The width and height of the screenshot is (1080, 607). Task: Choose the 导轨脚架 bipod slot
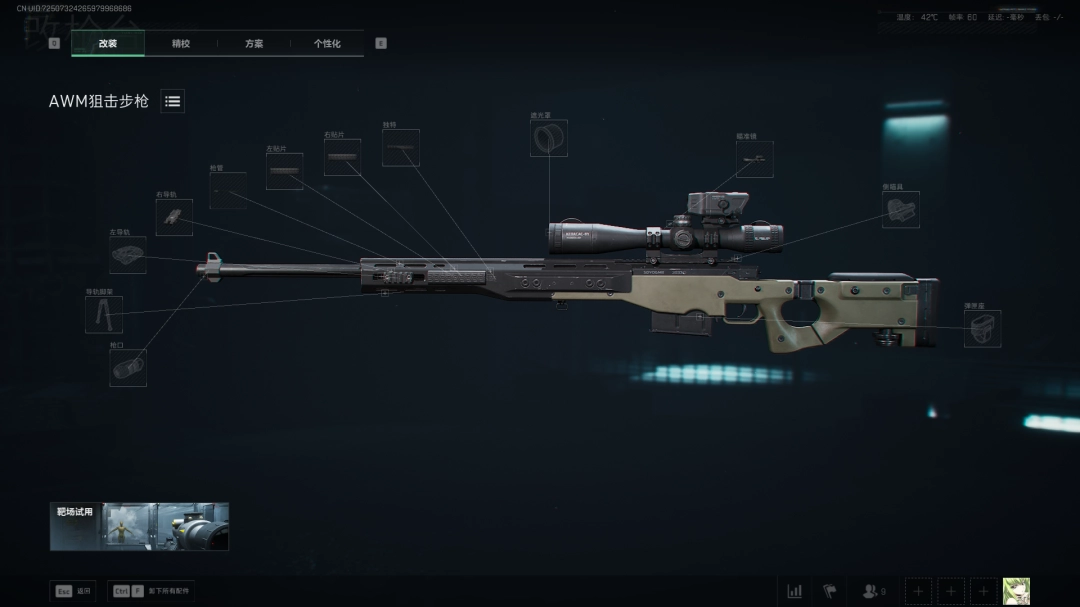click(104, 315)
